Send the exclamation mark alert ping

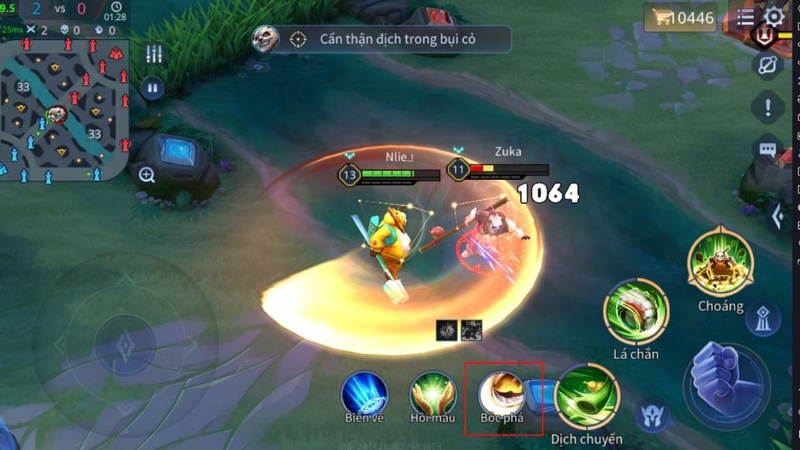point(768,106)
